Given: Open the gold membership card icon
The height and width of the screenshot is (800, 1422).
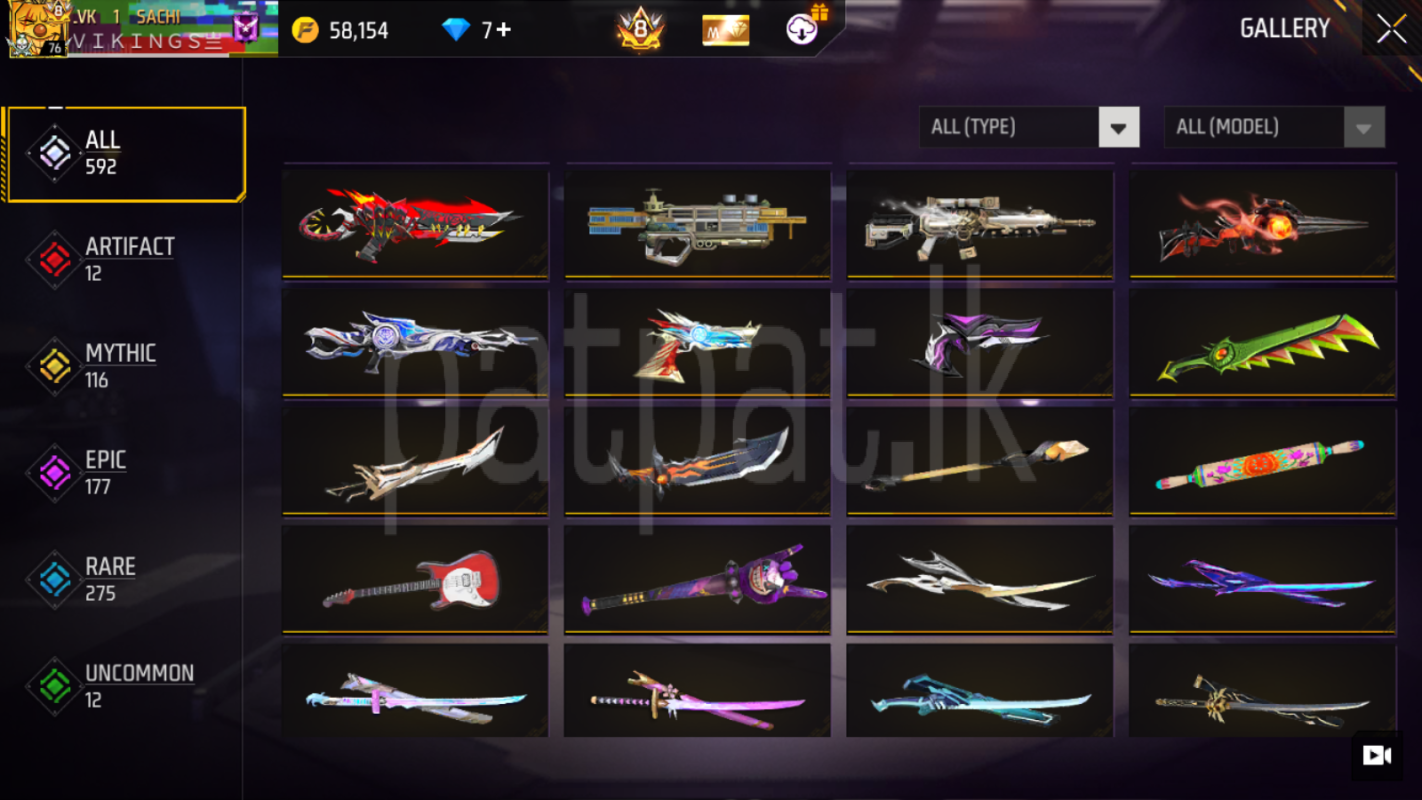Looking at the screenshot, I should click(726, 30).
